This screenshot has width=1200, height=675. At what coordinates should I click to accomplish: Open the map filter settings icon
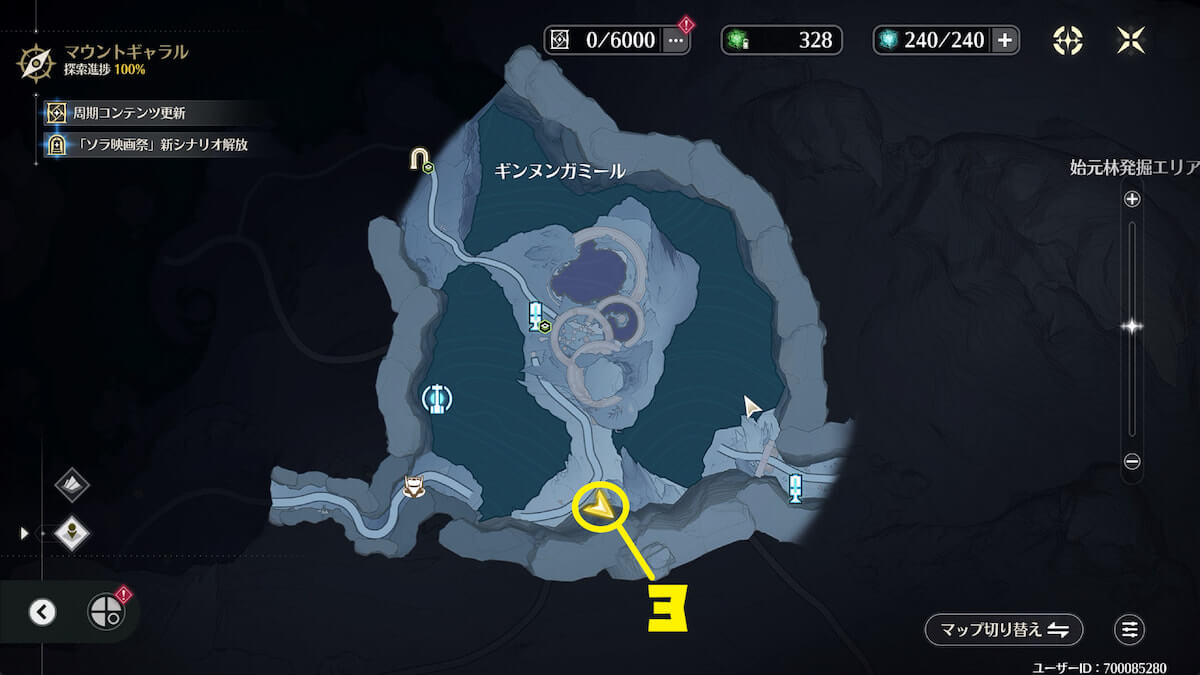1129,630
